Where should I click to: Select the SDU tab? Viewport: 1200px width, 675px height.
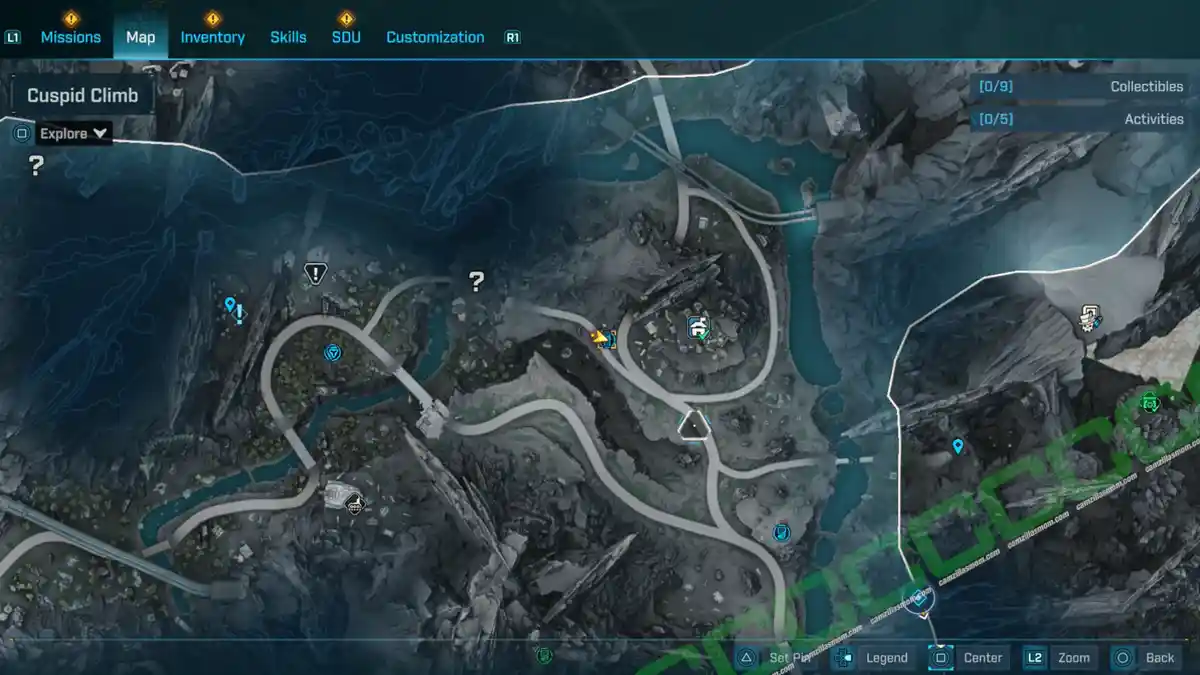[346, 37]
